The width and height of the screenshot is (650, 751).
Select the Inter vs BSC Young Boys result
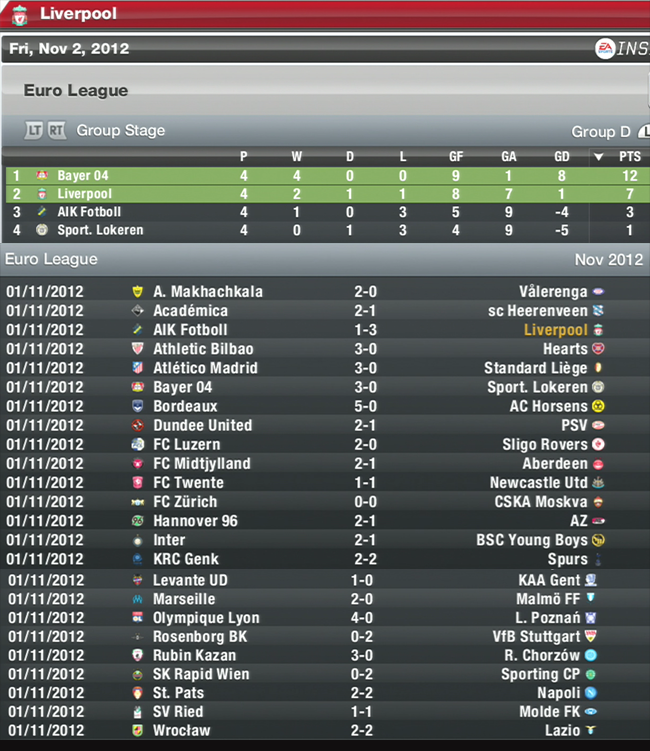[x=364, y=541]
